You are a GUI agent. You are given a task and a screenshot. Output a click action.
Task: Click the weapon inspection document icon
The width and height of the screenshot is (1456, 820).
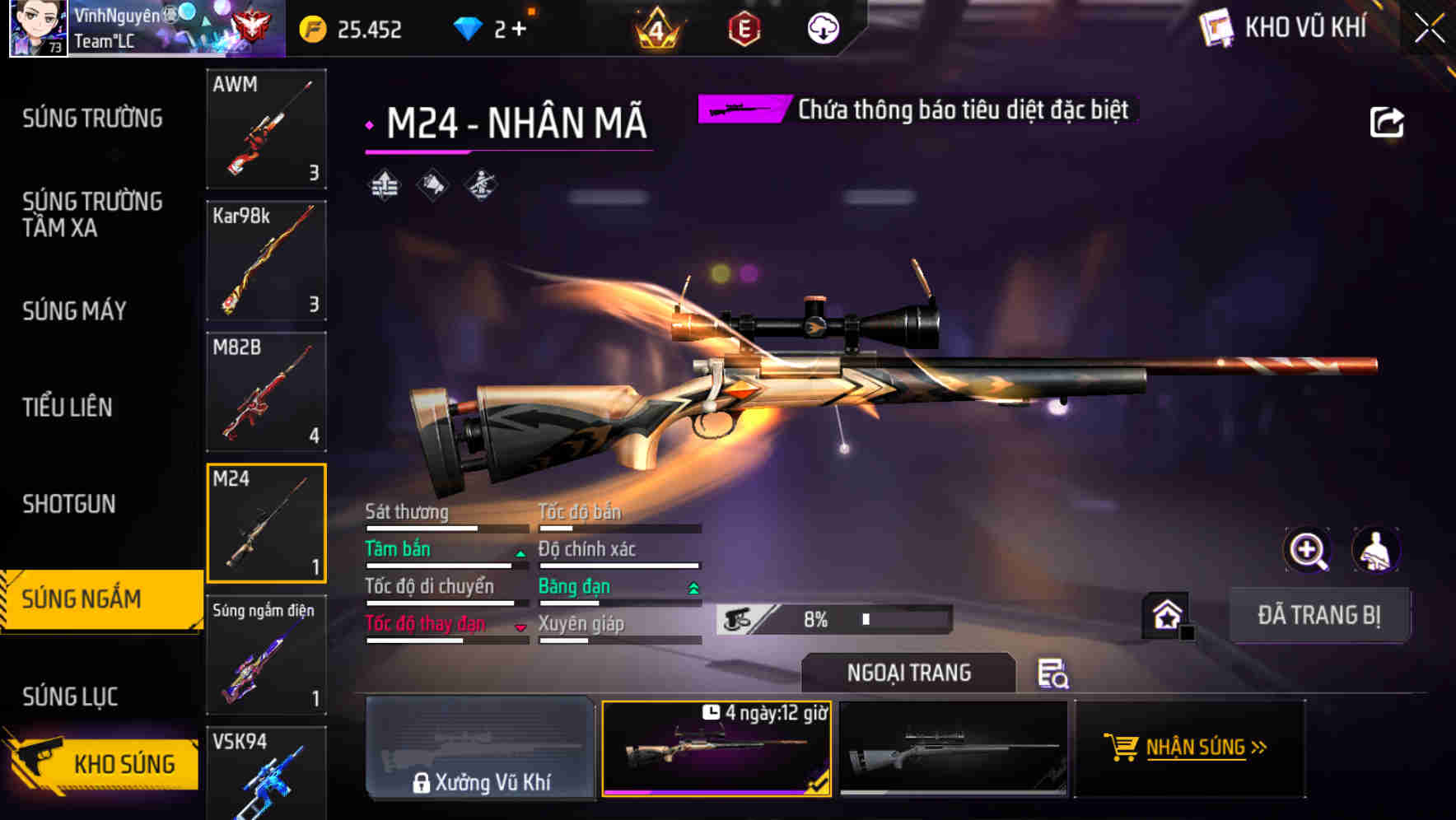[x=1055, y=673]
